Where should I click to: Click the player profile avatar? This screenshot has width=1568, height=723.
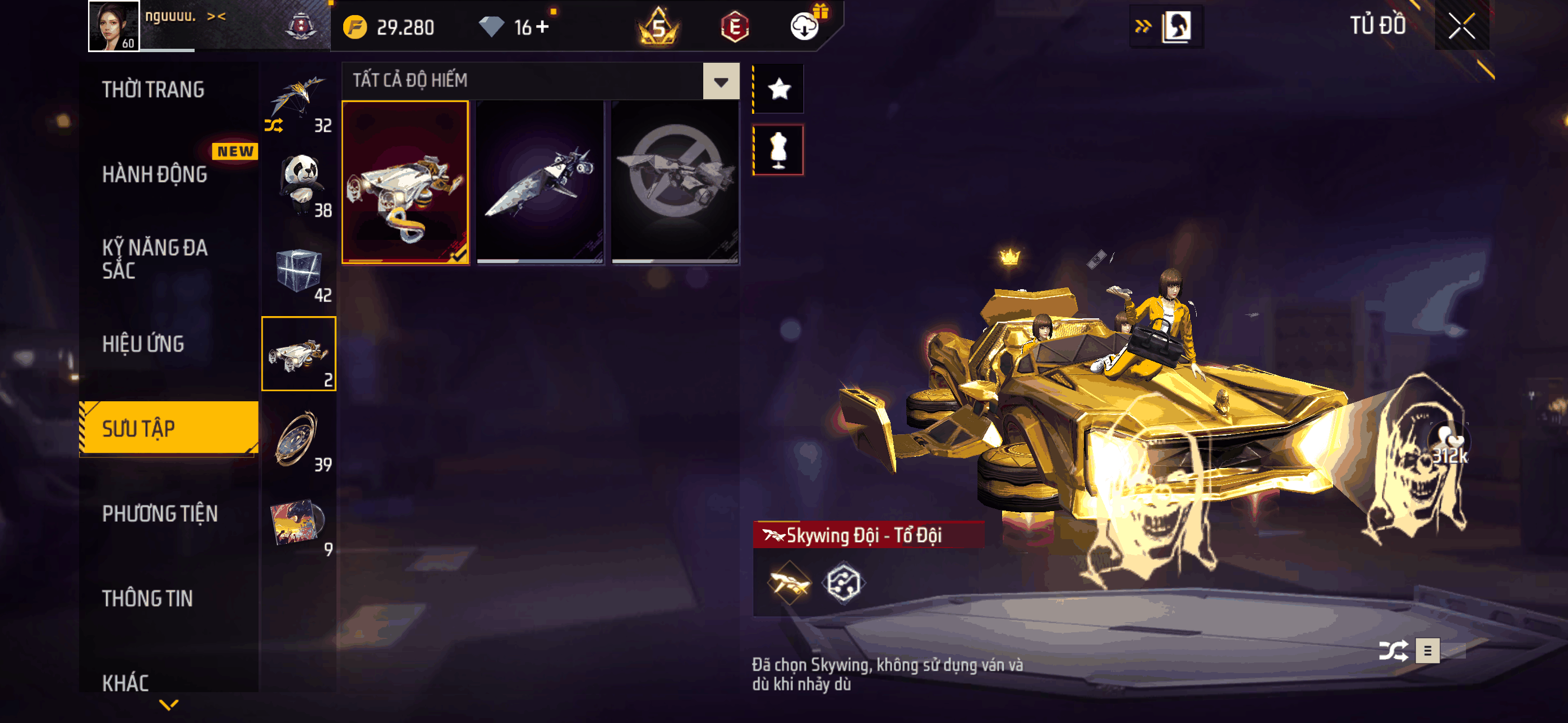114,26
